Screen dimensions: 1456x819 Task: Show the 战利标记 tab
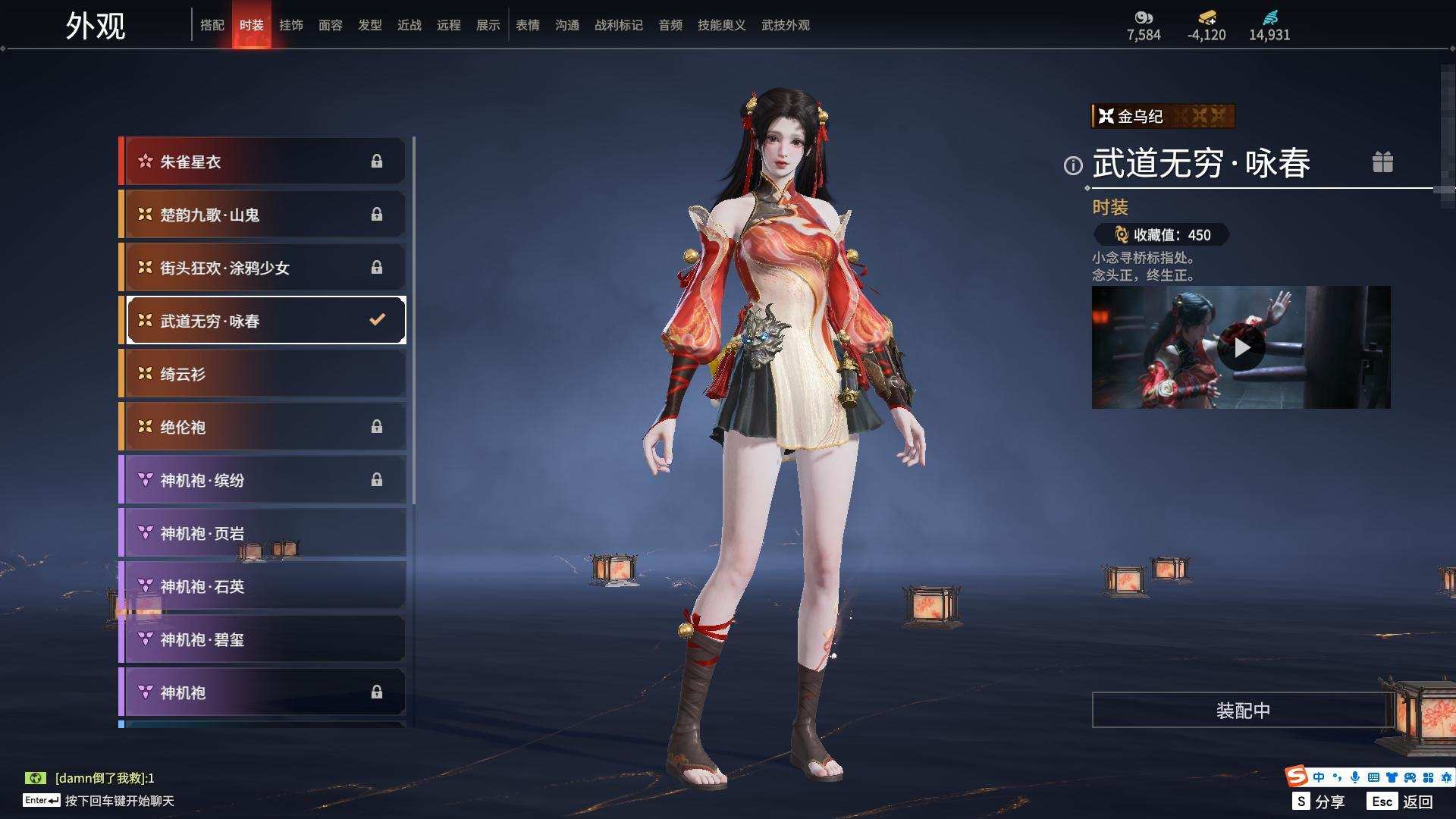[x=618, y=25]
